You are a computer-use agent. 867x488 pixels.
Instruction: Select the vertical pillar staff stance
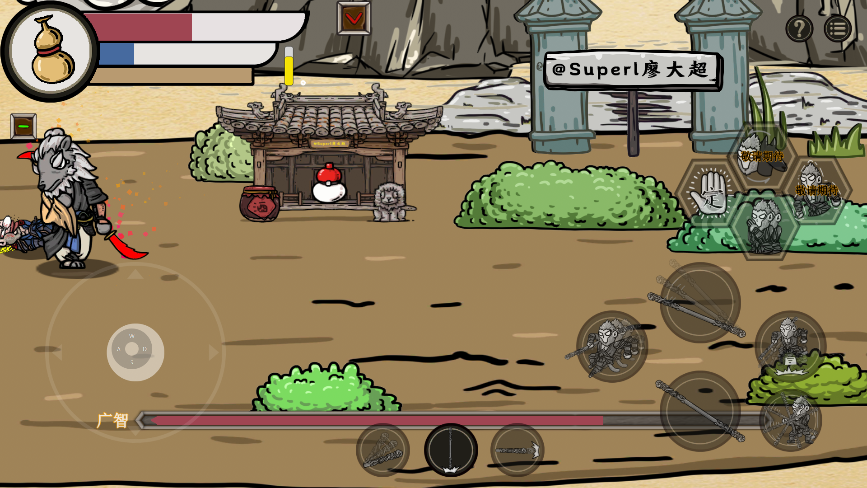[451, 450]
